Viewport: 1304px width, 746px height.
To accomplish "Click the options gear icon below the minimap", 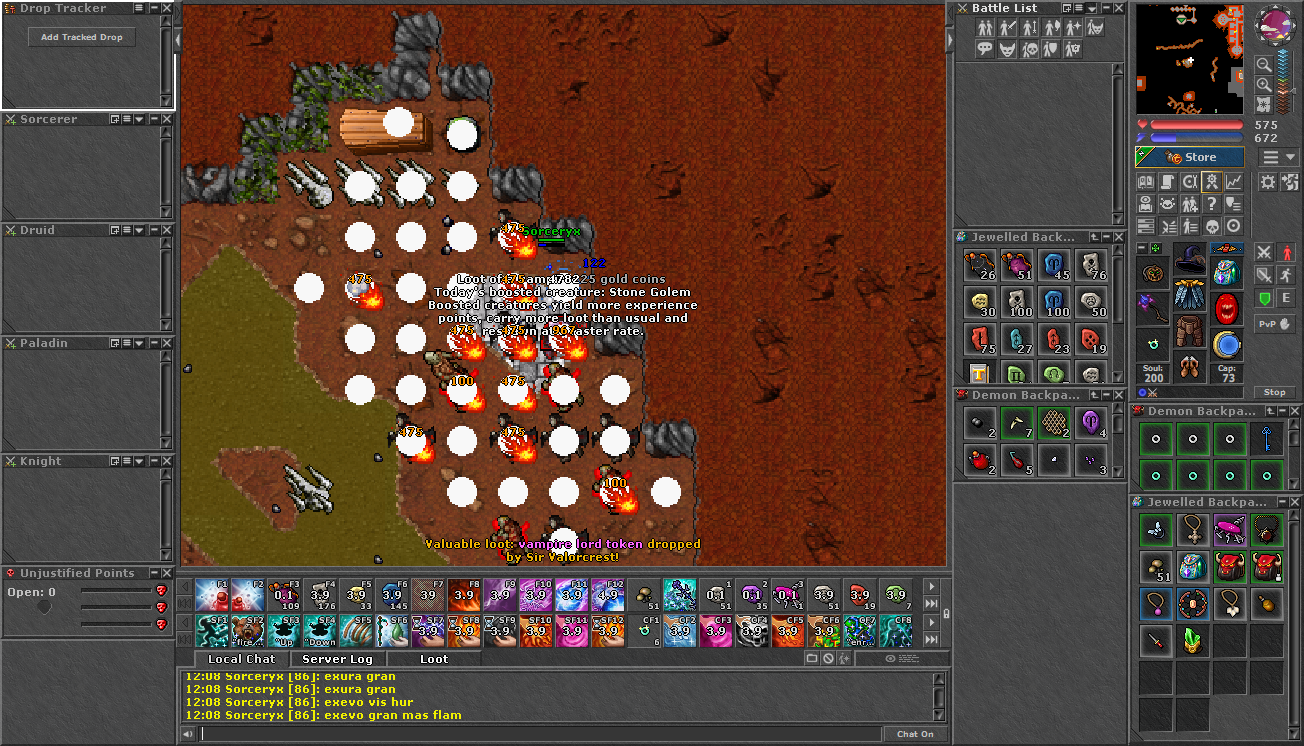I will pos(1268,181).
